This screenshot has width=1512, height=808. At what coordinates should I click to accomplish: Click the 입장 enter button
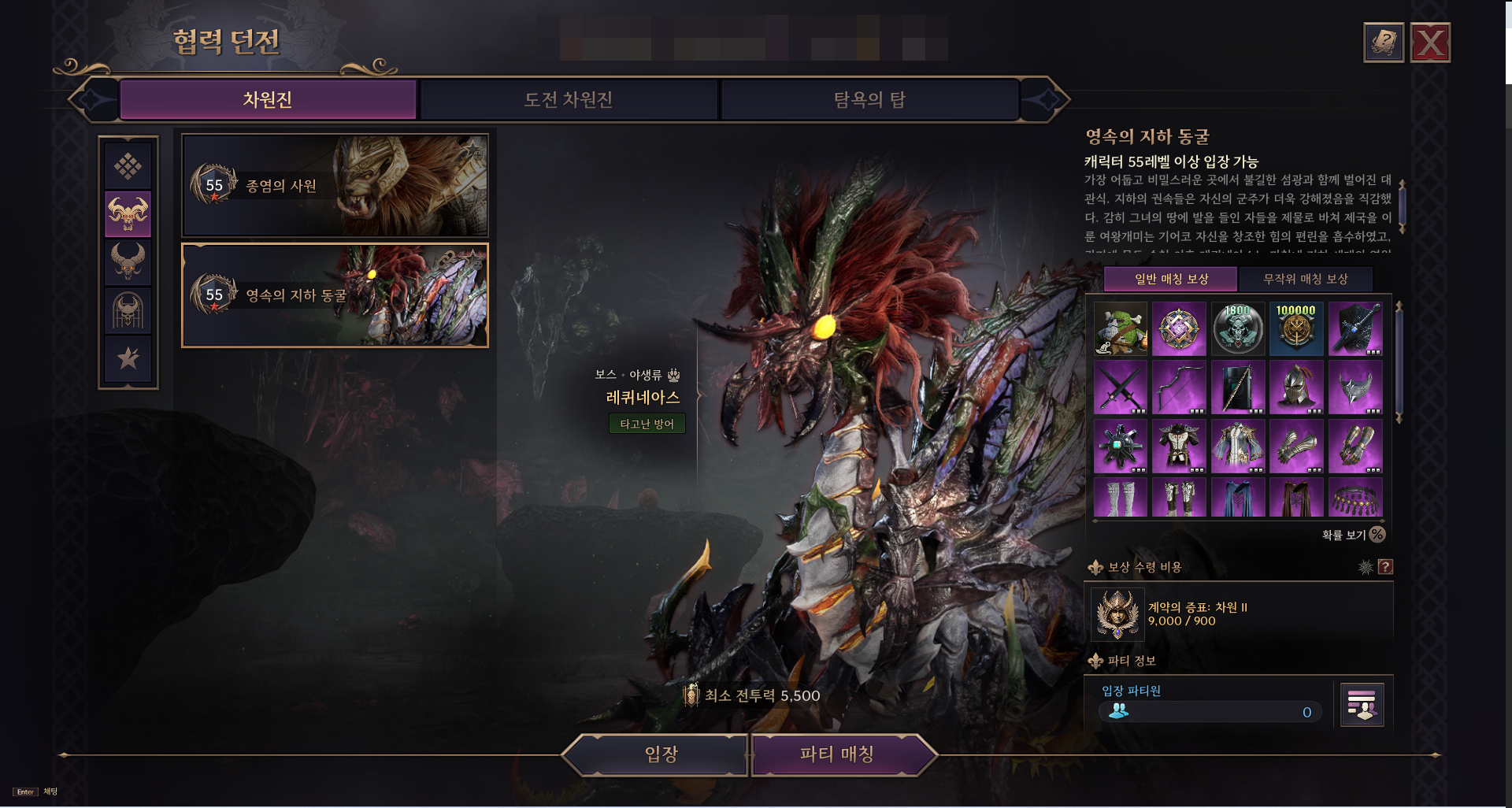(660, 754)
